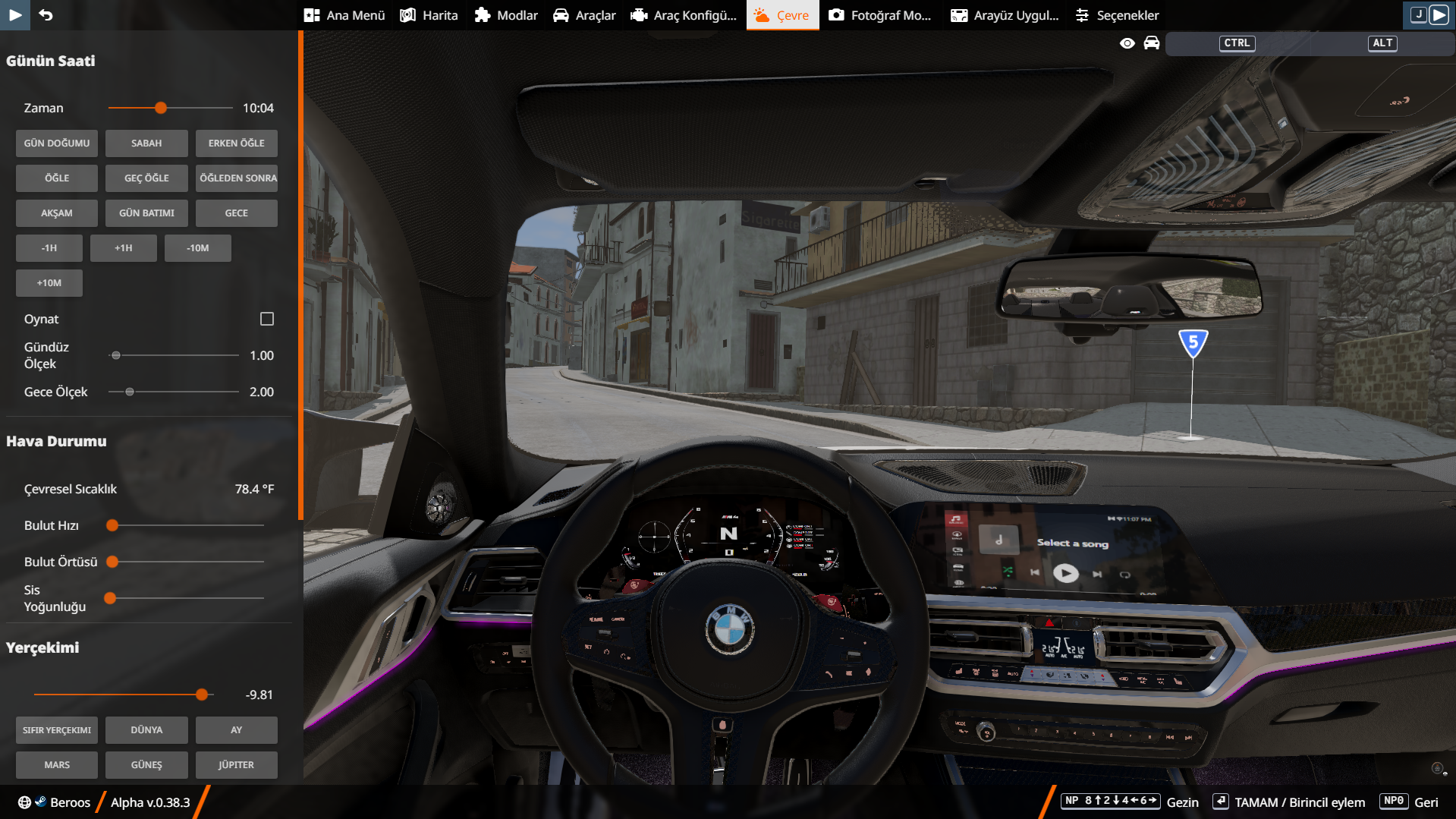
Task: Set time to GÜN BATIMI
Action: pos(146,213)
